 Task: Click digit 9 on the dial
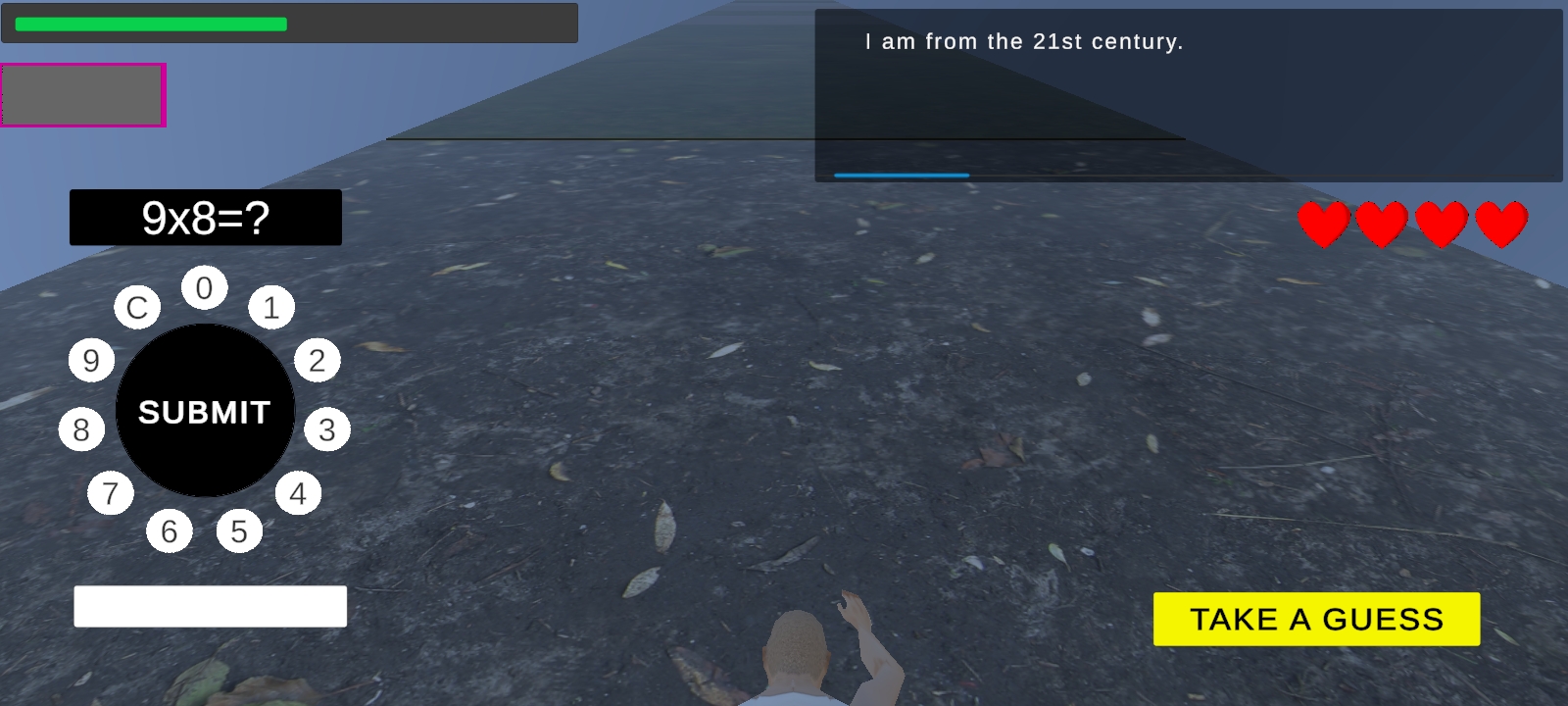(x=91, y=361)
